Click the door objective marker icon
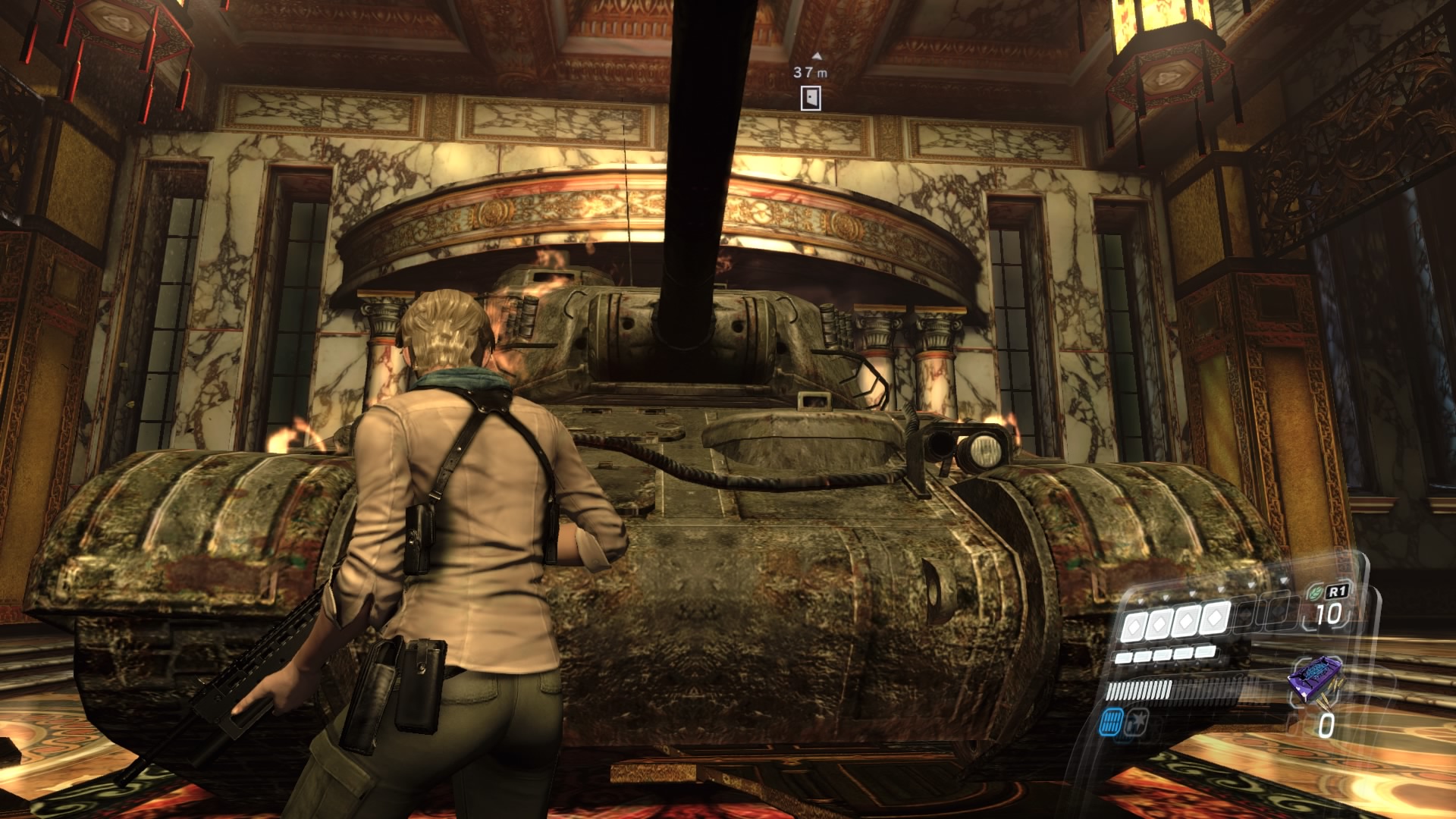This screenshot has width=1456, height=819. point(811,98)
